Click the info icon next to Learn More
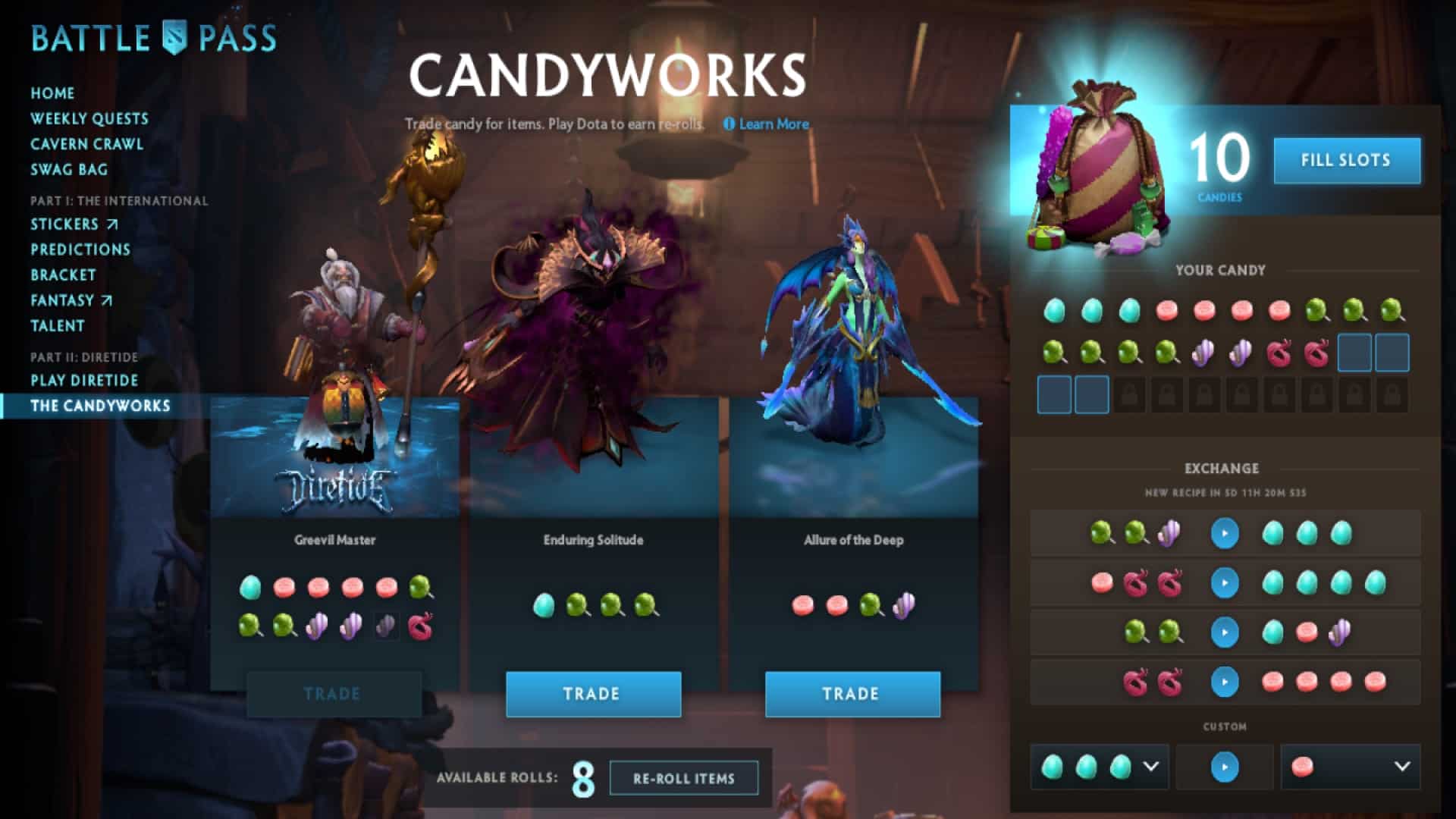Viewport: 1456px width, 819px height. click(730, 124)
